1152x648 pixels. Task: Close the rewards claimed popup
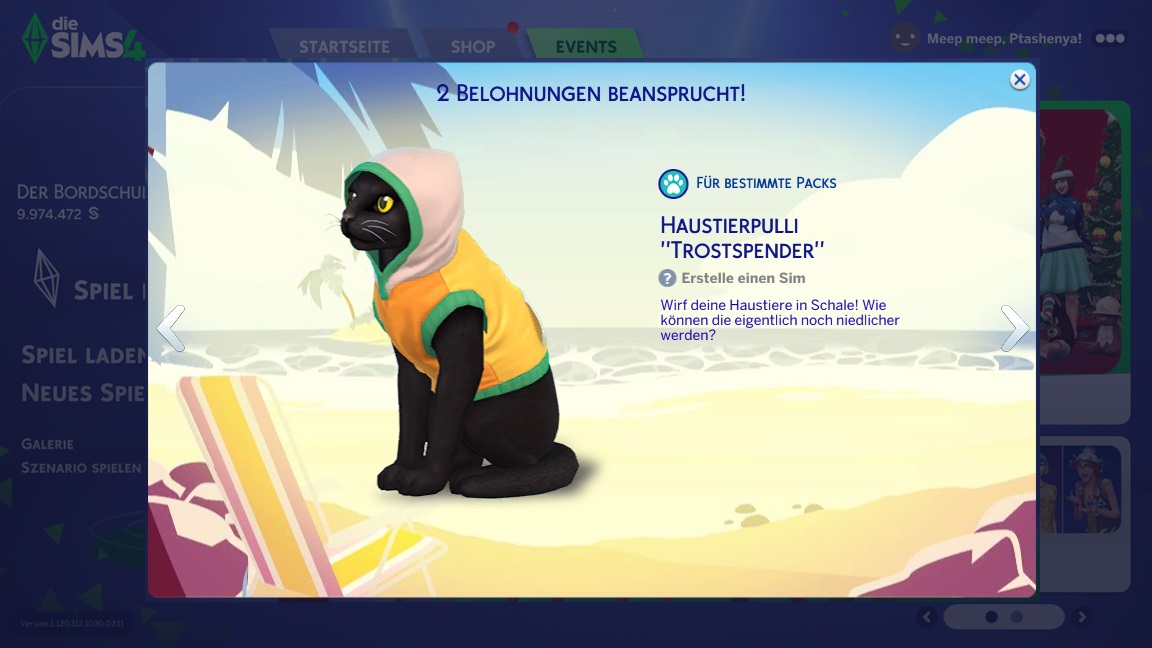point(1019,80)
